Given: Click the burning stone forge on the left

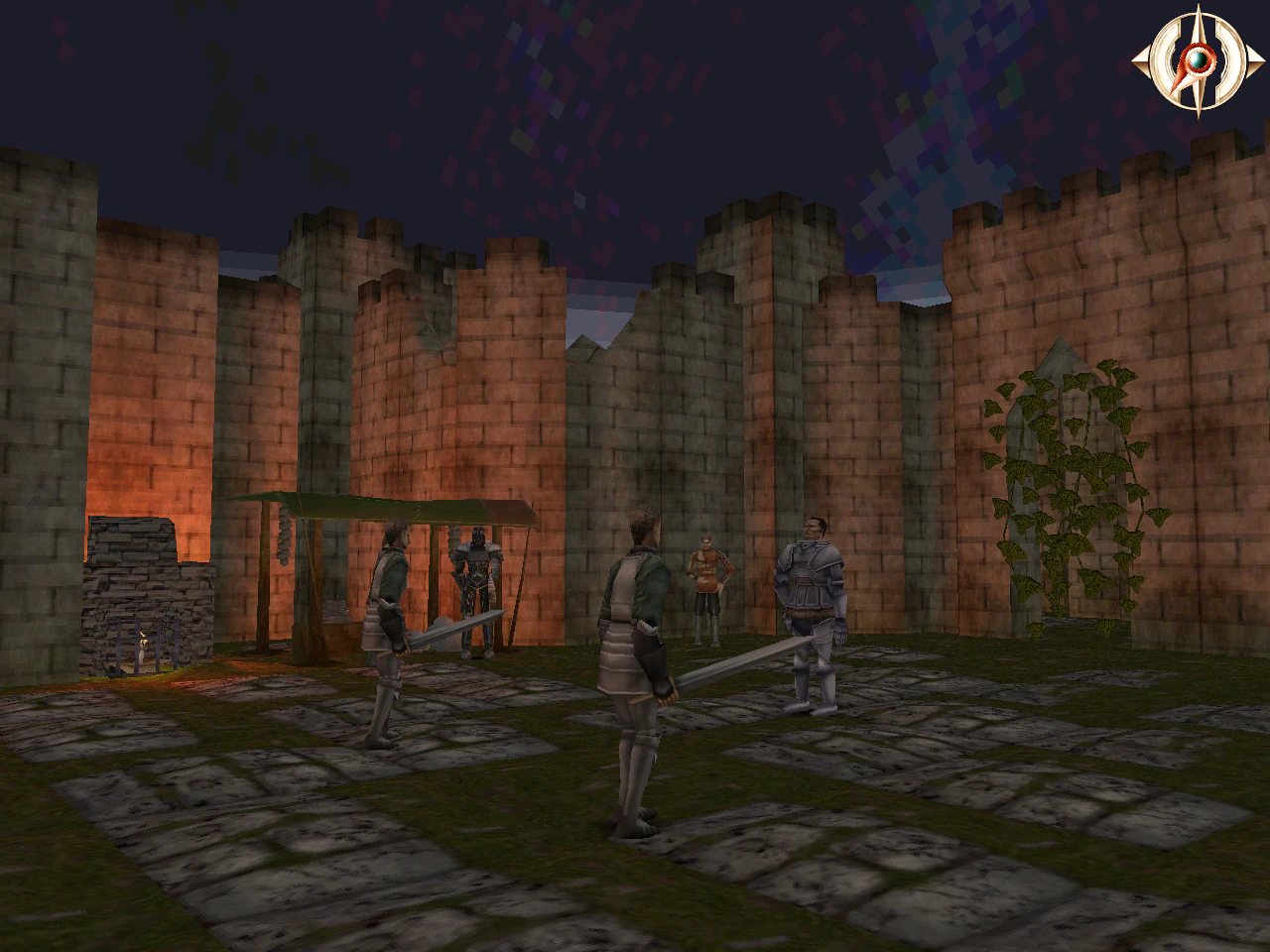Looking at the screenshot, I should 149,585.
